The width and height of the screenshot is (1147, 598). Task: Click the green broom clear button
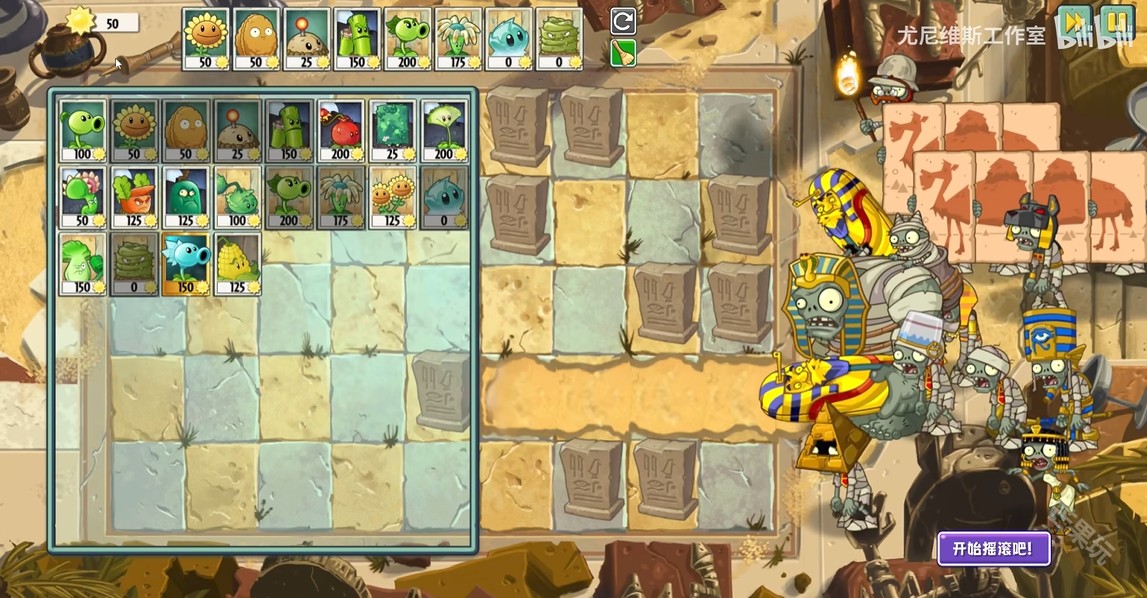[x=622, y=52]
